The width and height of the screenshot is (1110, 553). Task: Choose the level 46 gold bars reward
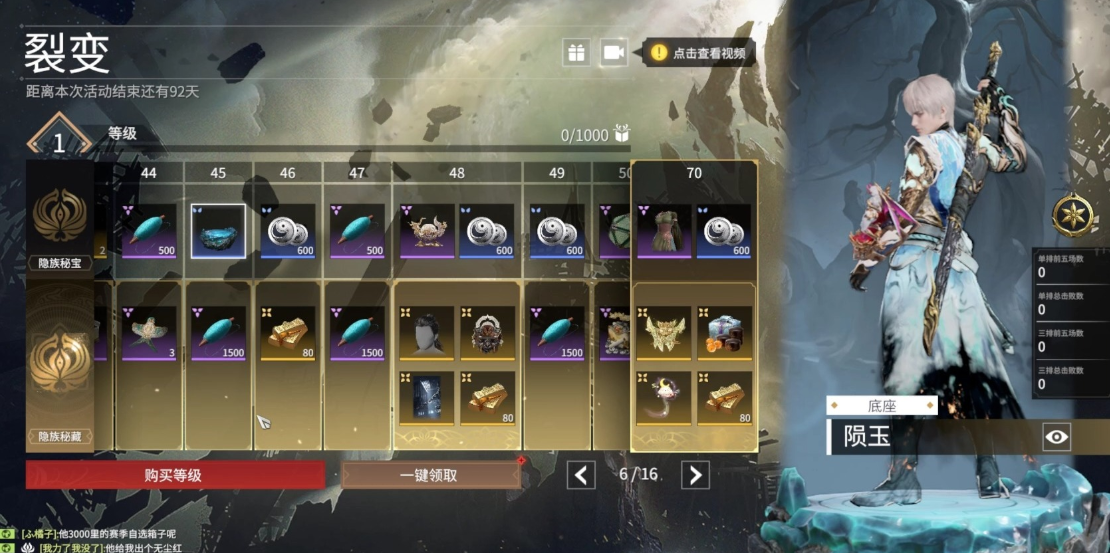coord(288,333)
